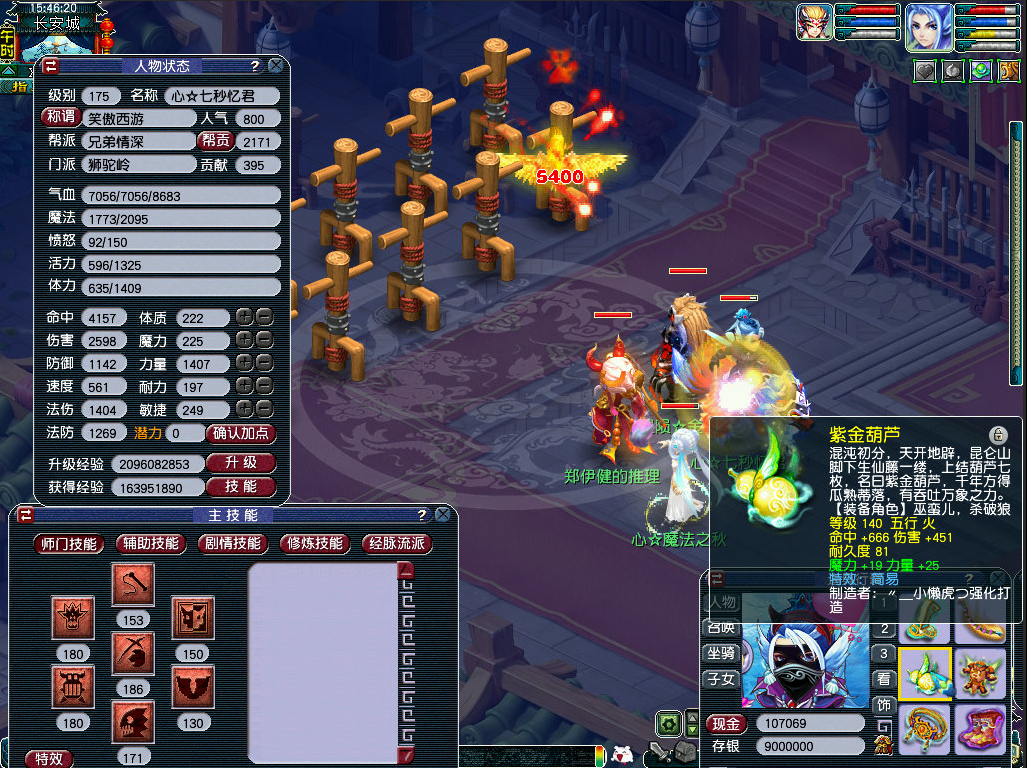The image size is (1027, 768).
Task: Select the whip skill icon at level 153
Action: pos(132,586)
